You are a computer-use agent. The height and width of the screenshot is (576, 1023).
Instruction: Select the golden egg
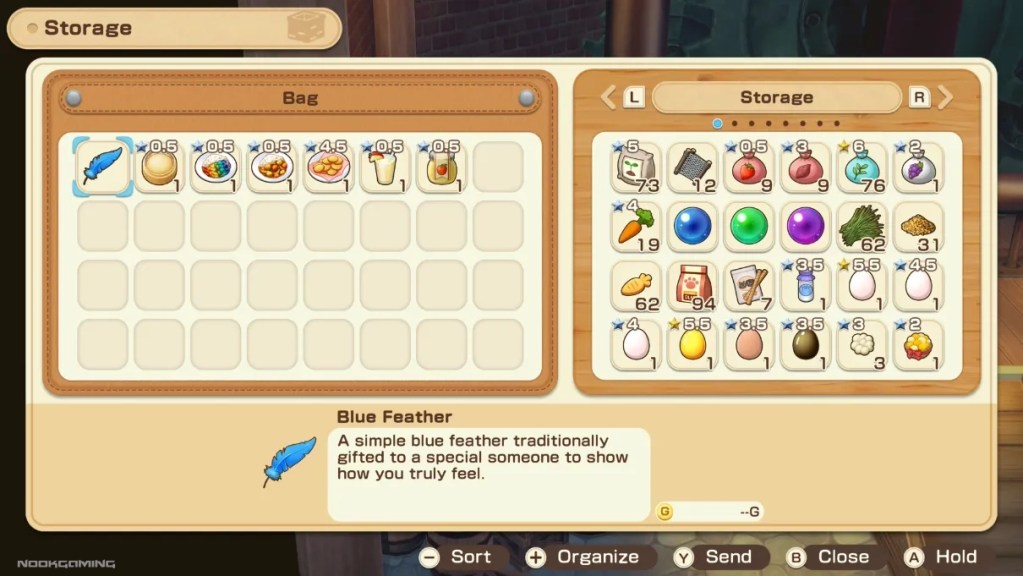click(692, 344)
